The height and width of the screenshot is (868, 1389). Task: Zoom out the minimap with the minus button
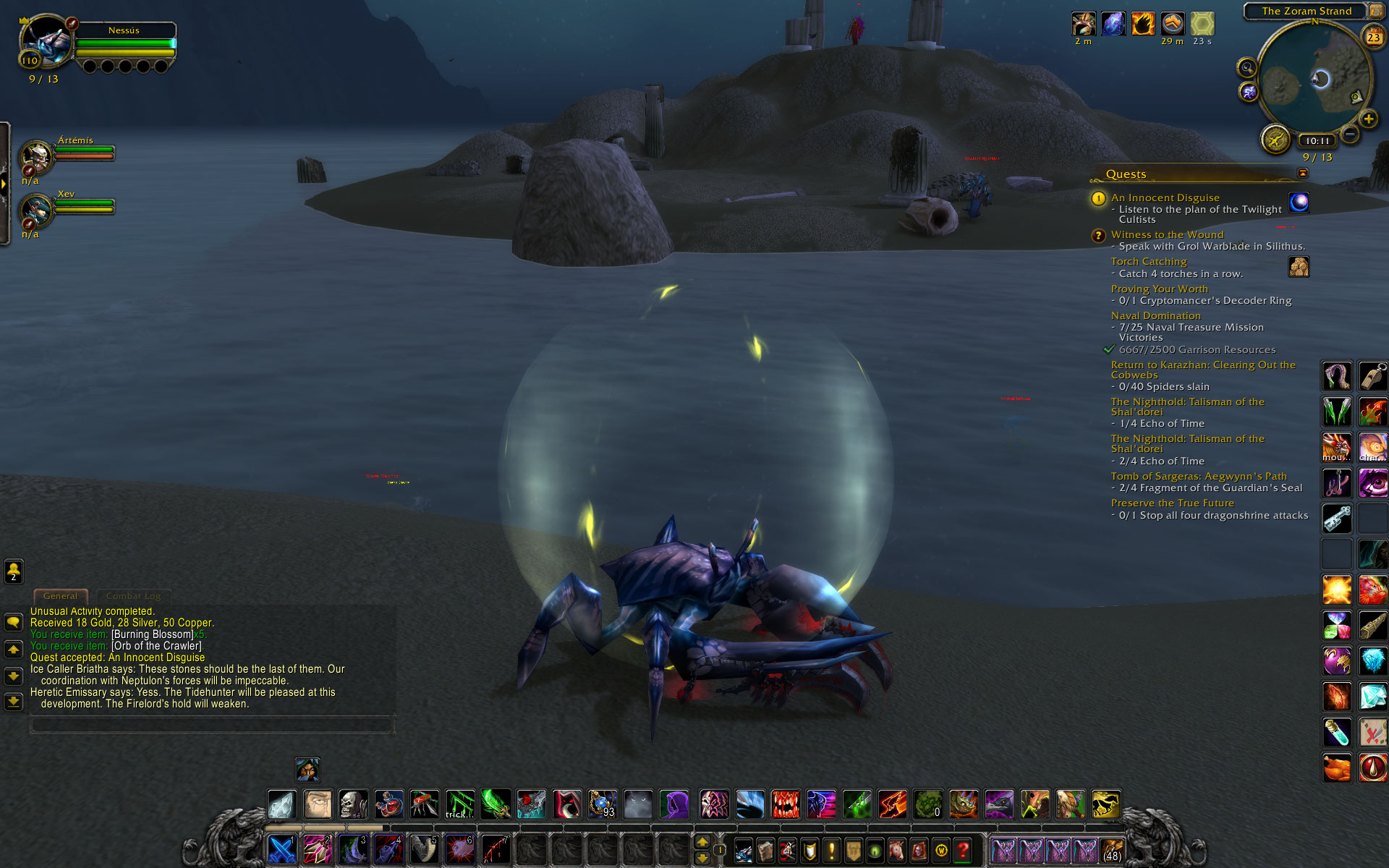pyautogui.click(x=1349, y=134)
